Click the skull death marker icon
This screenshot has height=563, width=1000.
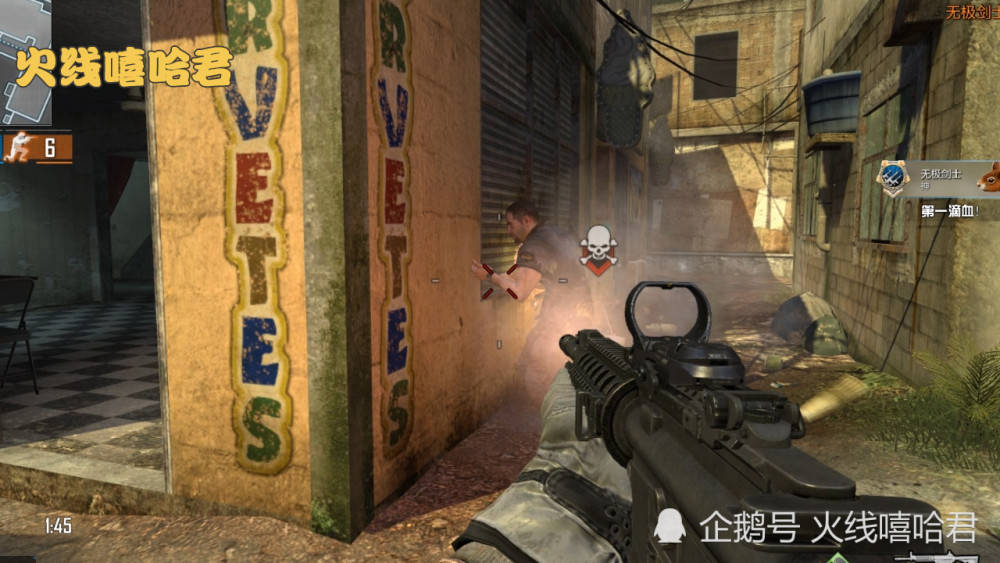(598, 246)
